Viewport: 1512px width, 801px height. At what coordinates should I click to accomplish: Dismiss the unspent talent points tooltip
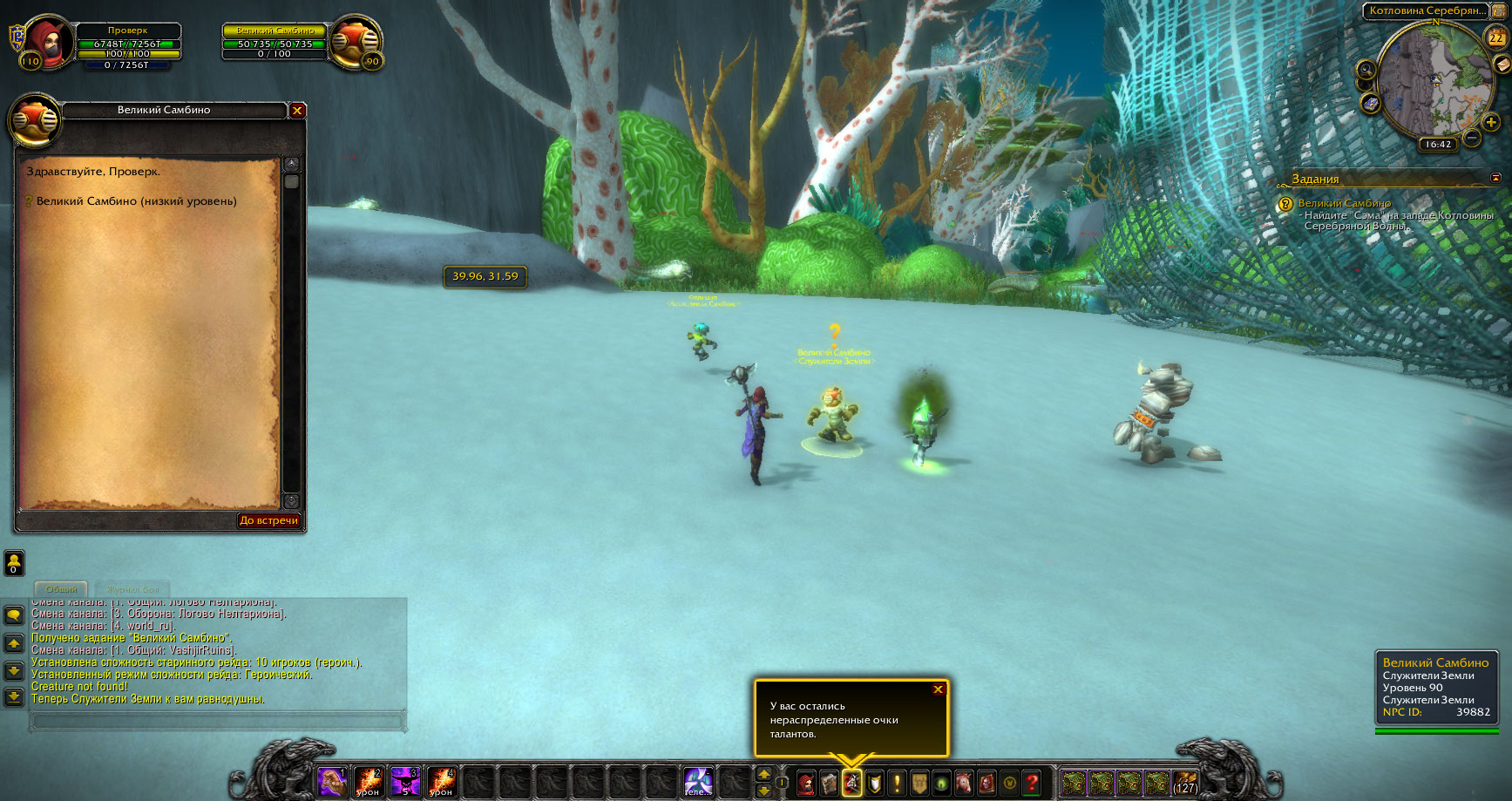pos(938,689)
